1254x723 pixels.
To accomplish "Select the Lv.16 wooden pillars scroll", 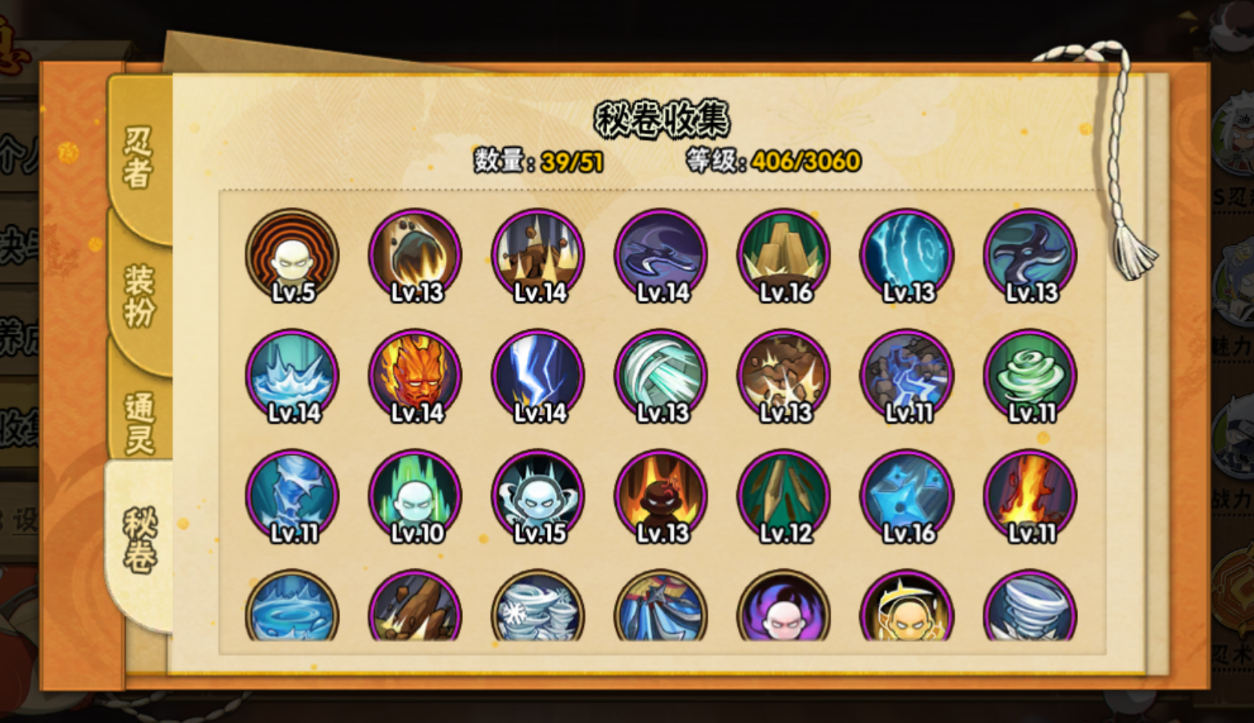I will point(785,255).
